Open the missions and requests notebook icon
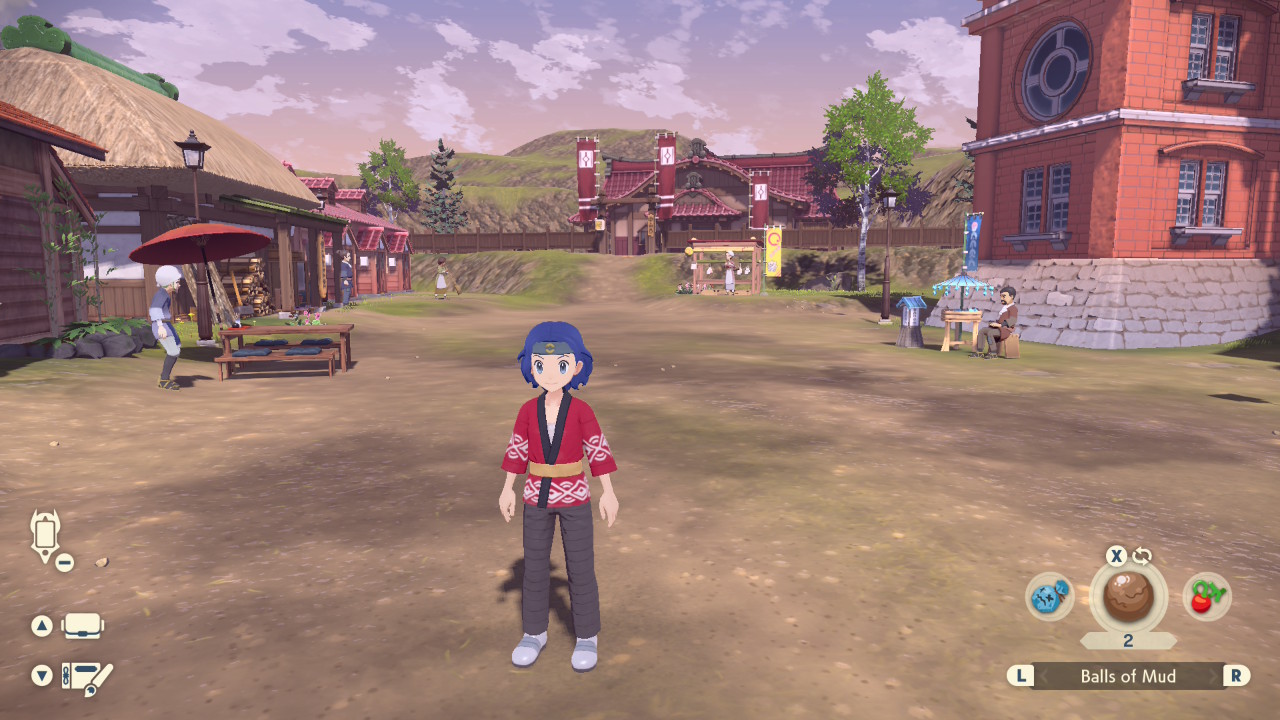Viewport: 1280px width, 720px height. 83,678
